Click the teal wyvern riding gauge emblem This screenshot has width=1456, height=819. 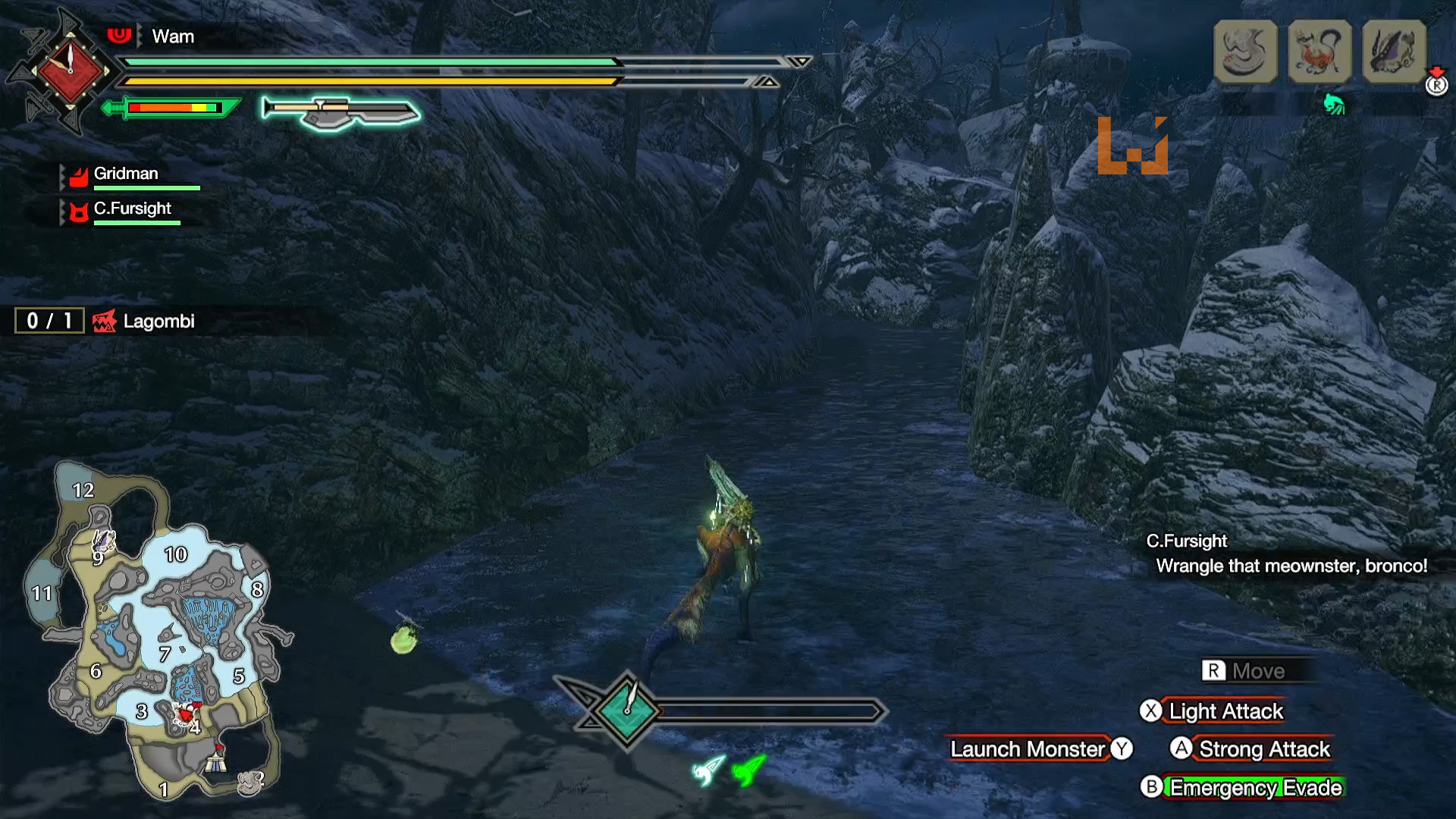click(x=627, y=711)
